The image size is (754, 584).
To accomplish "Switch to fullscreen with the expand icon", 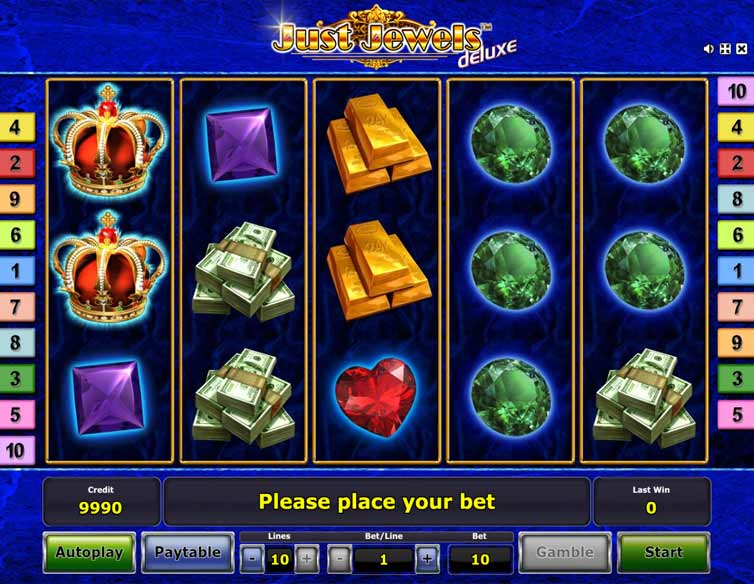I will point(725,48).
